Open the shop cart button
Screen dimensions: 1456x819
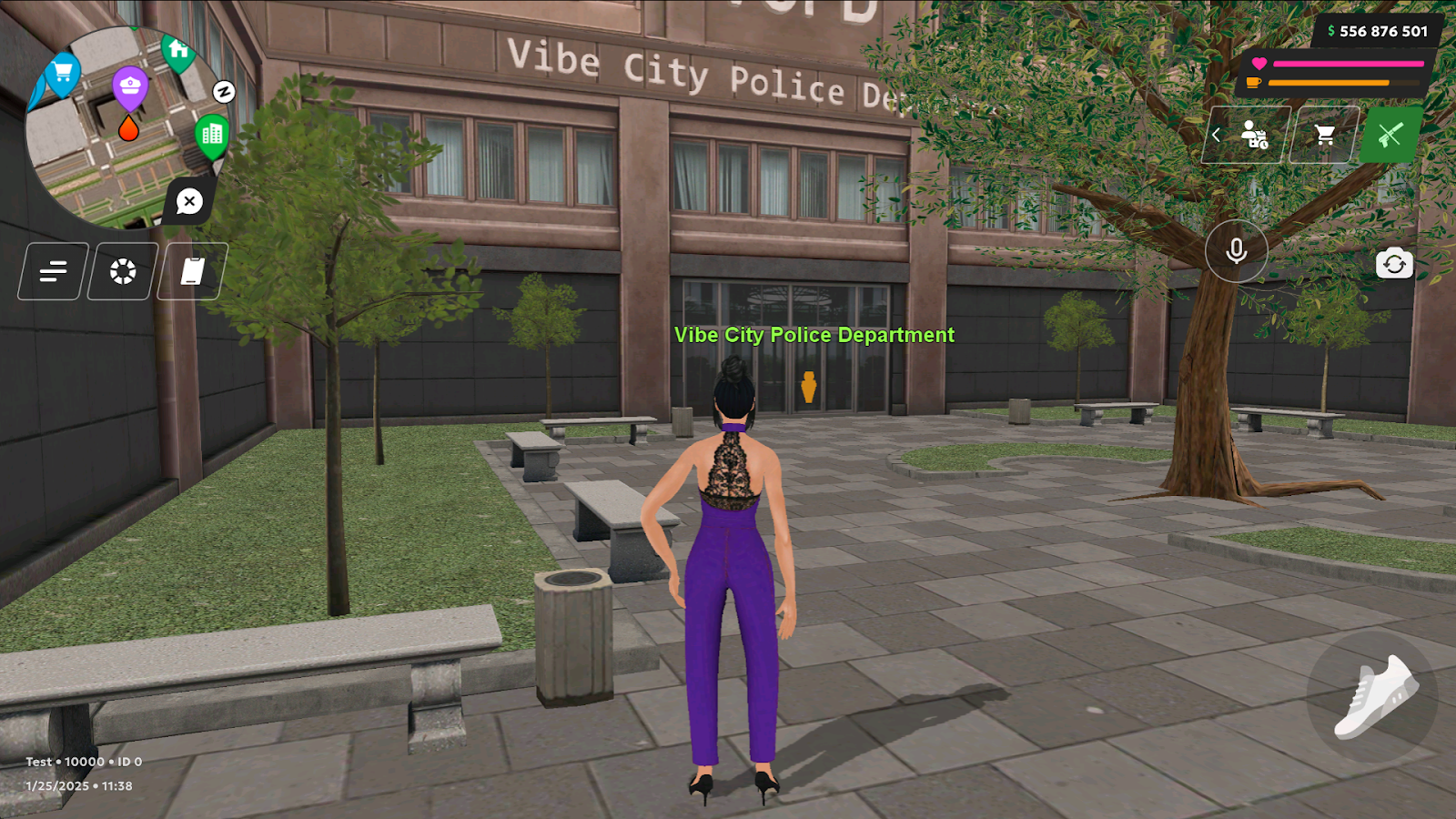[x=1325, y=135]
